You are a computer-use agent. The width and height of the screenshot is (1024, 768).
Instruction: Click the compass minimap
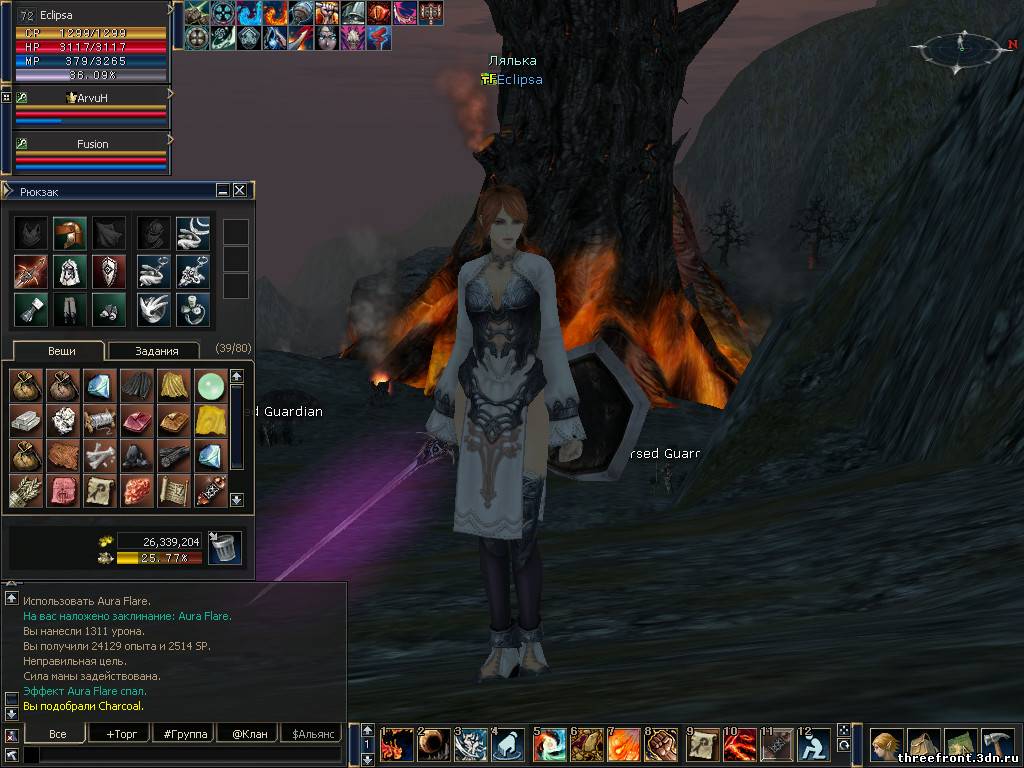(x=961, y=48)
